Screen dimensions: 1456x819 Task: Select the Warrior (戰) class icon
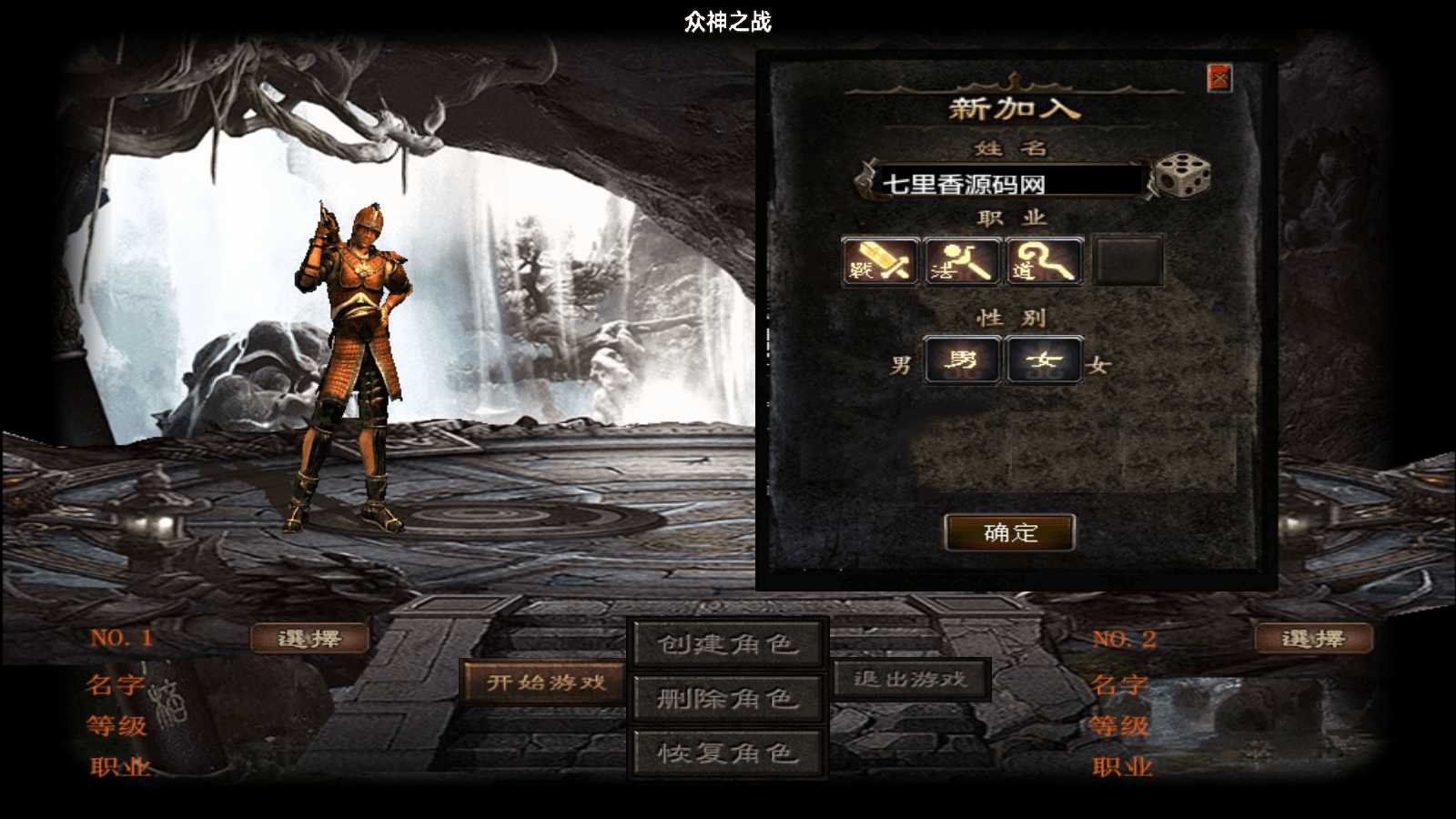point(876,262)
